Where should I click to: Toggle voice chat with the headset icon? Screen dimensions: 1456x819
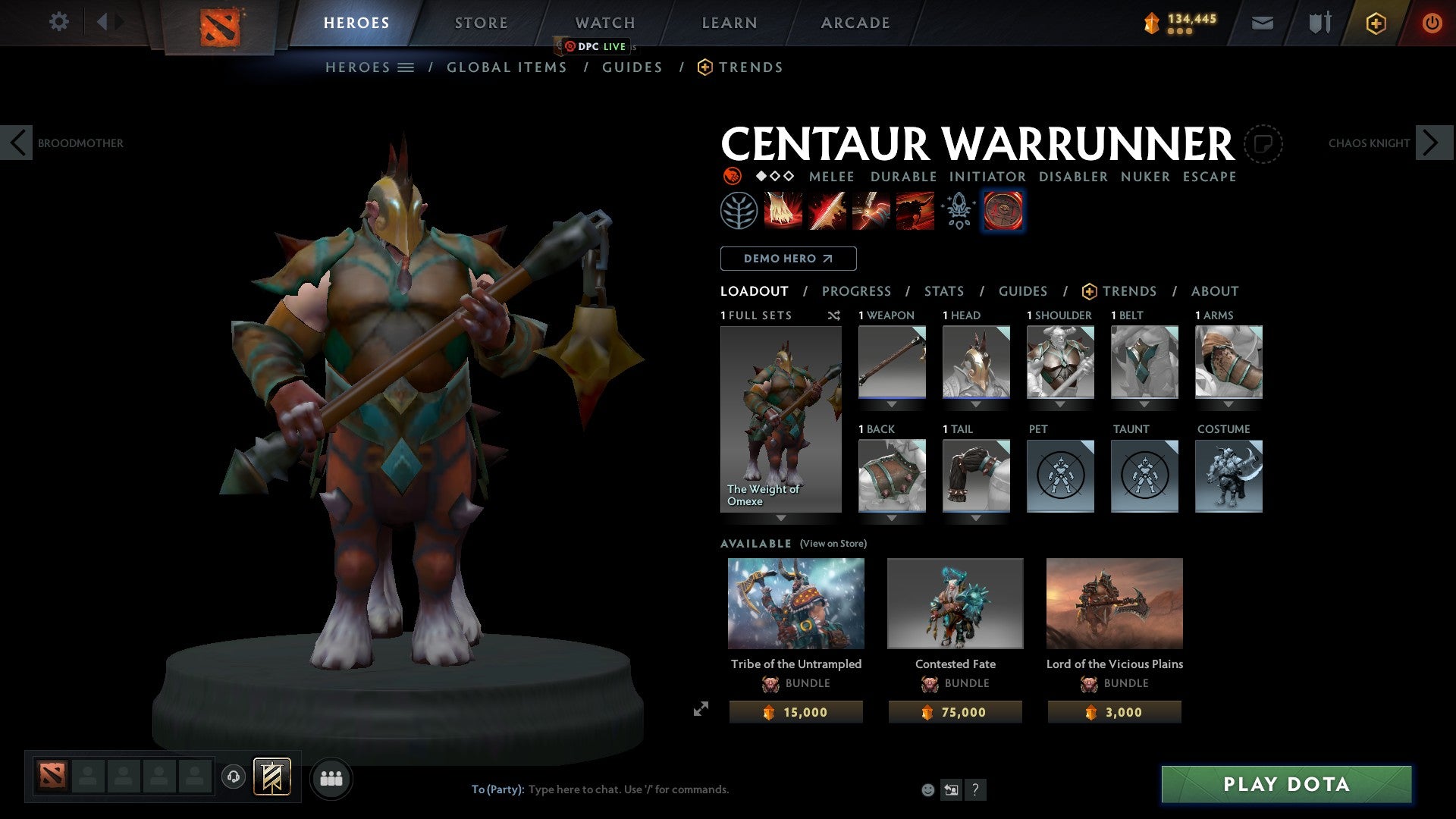point(233,778)
